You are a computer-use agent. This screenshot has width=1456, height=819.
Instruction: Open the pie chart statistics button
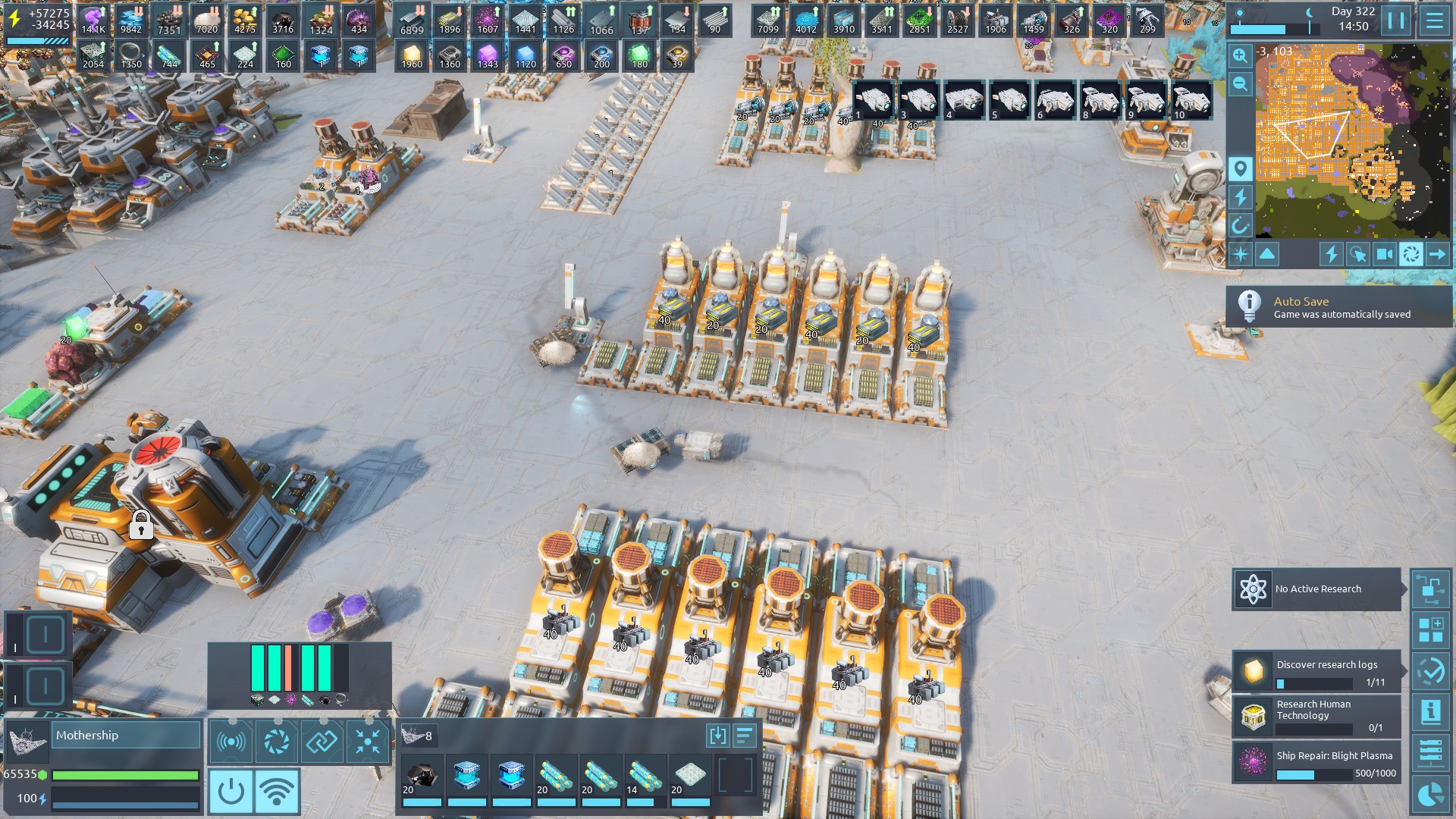coord(1431,794)
